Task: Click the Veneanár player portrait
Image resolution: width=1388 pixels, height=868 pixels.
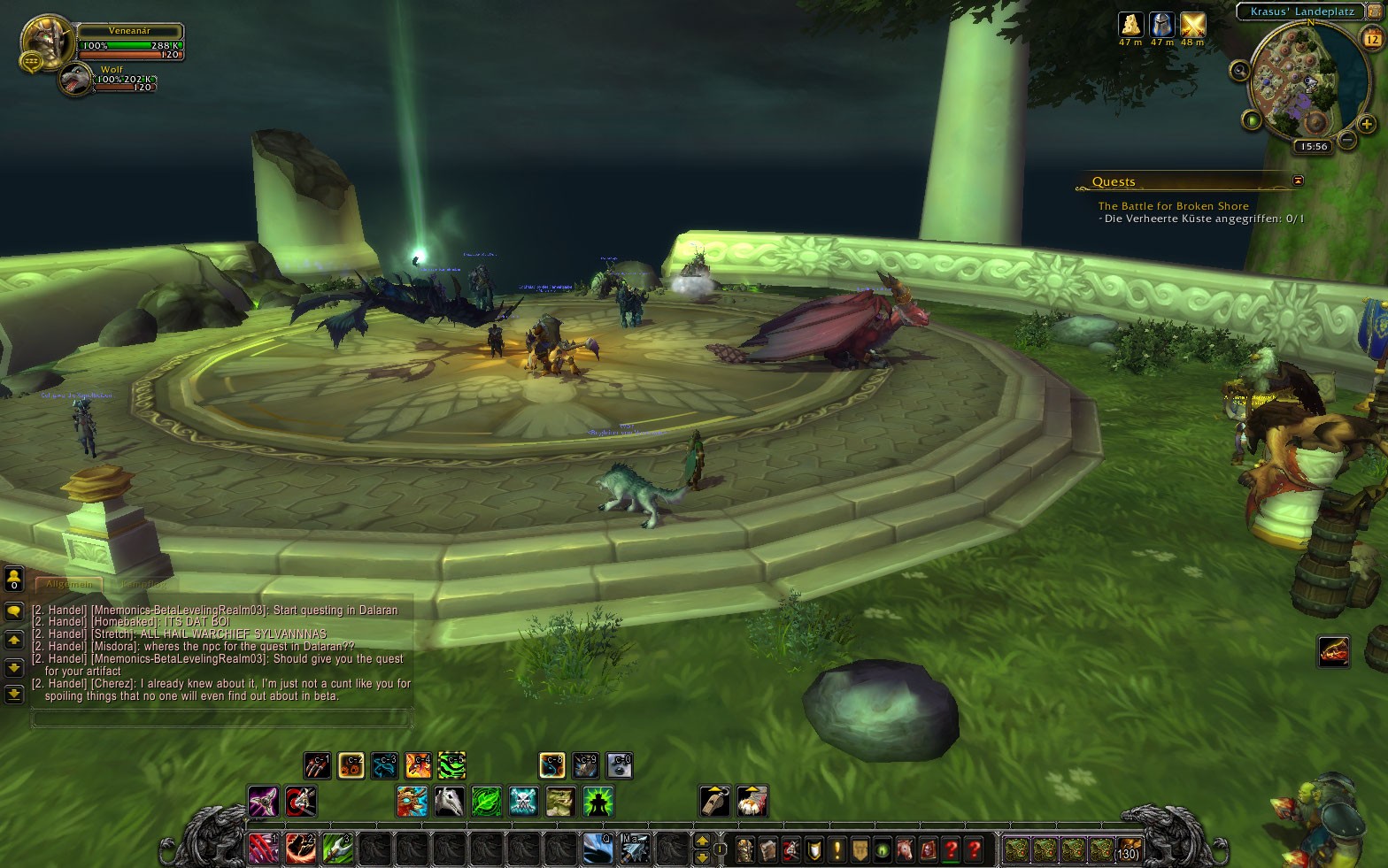Action: (x=46, y=39)
